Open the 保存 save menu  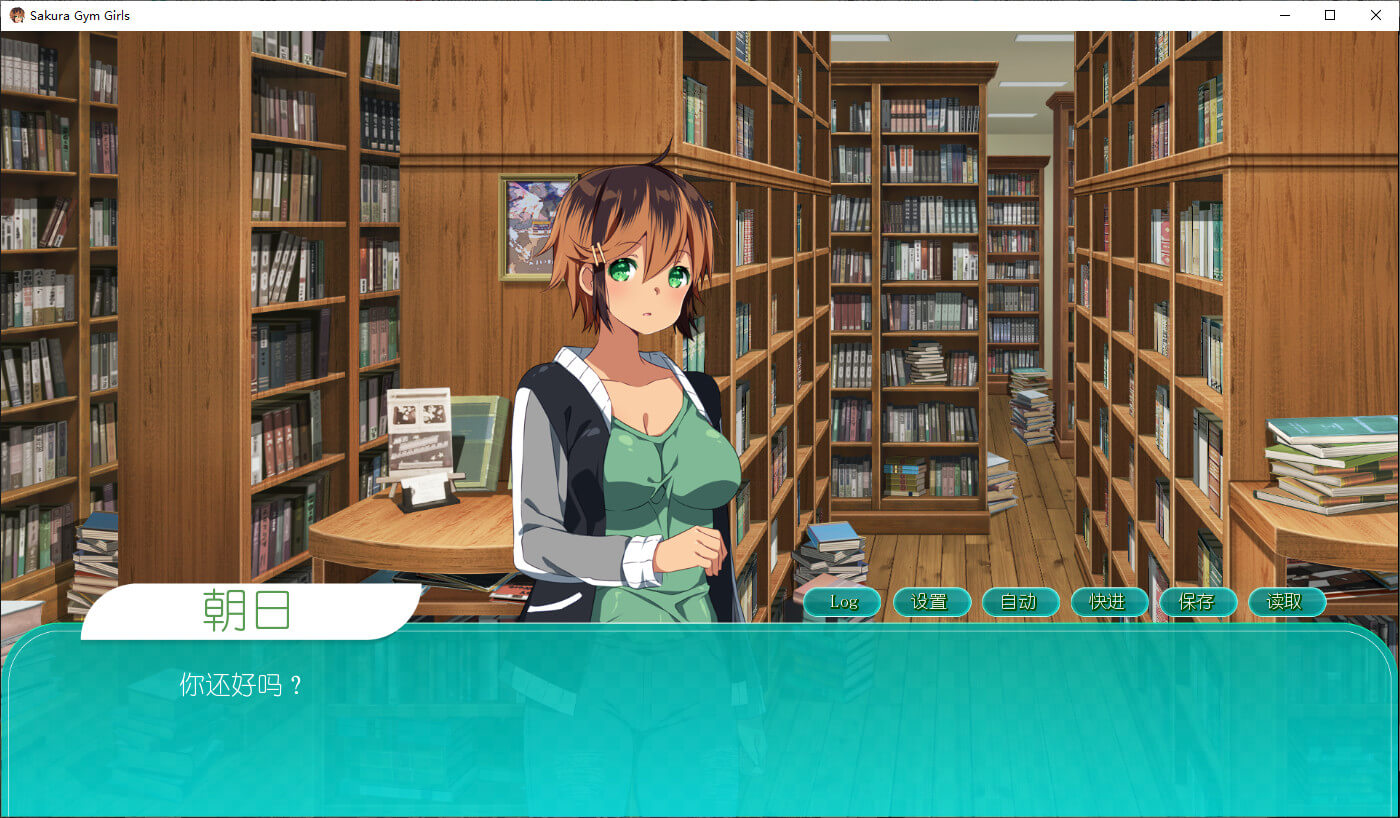pos(1198,602)
